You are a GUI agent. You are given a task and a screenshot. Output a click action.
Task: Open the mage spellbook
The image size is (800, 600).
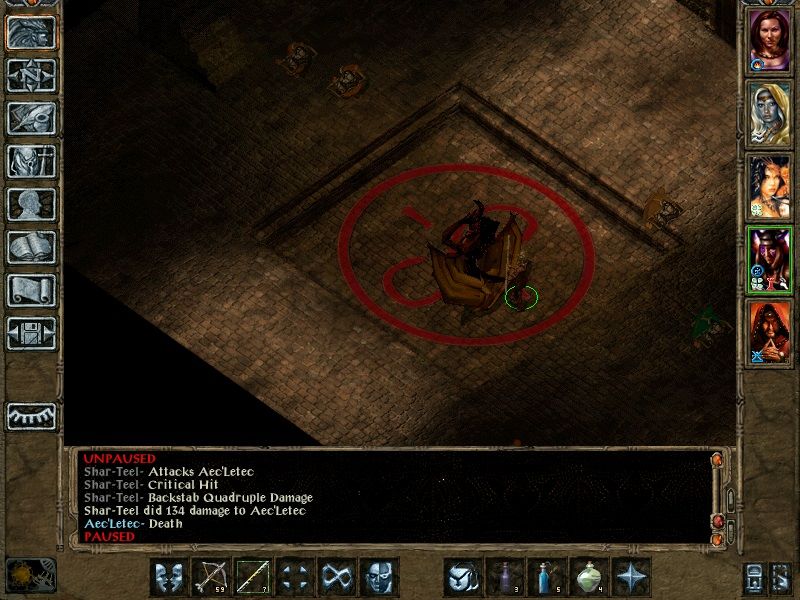tap(31, 247)
